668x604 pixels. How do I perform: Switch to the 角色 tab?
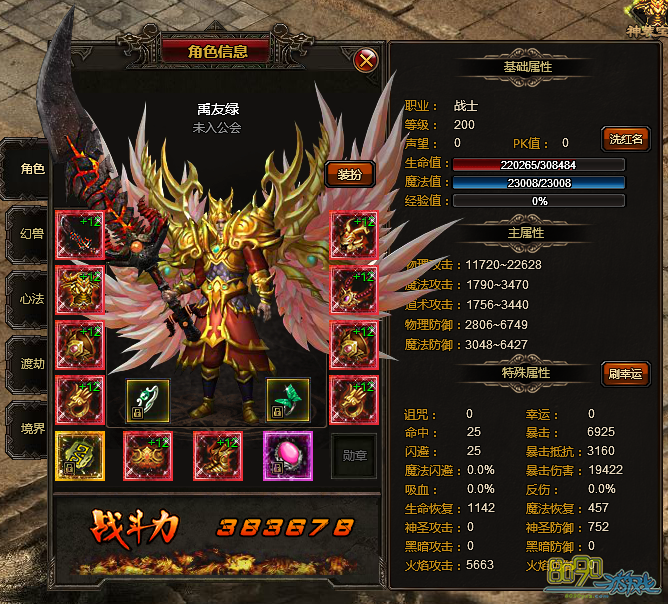30,168
